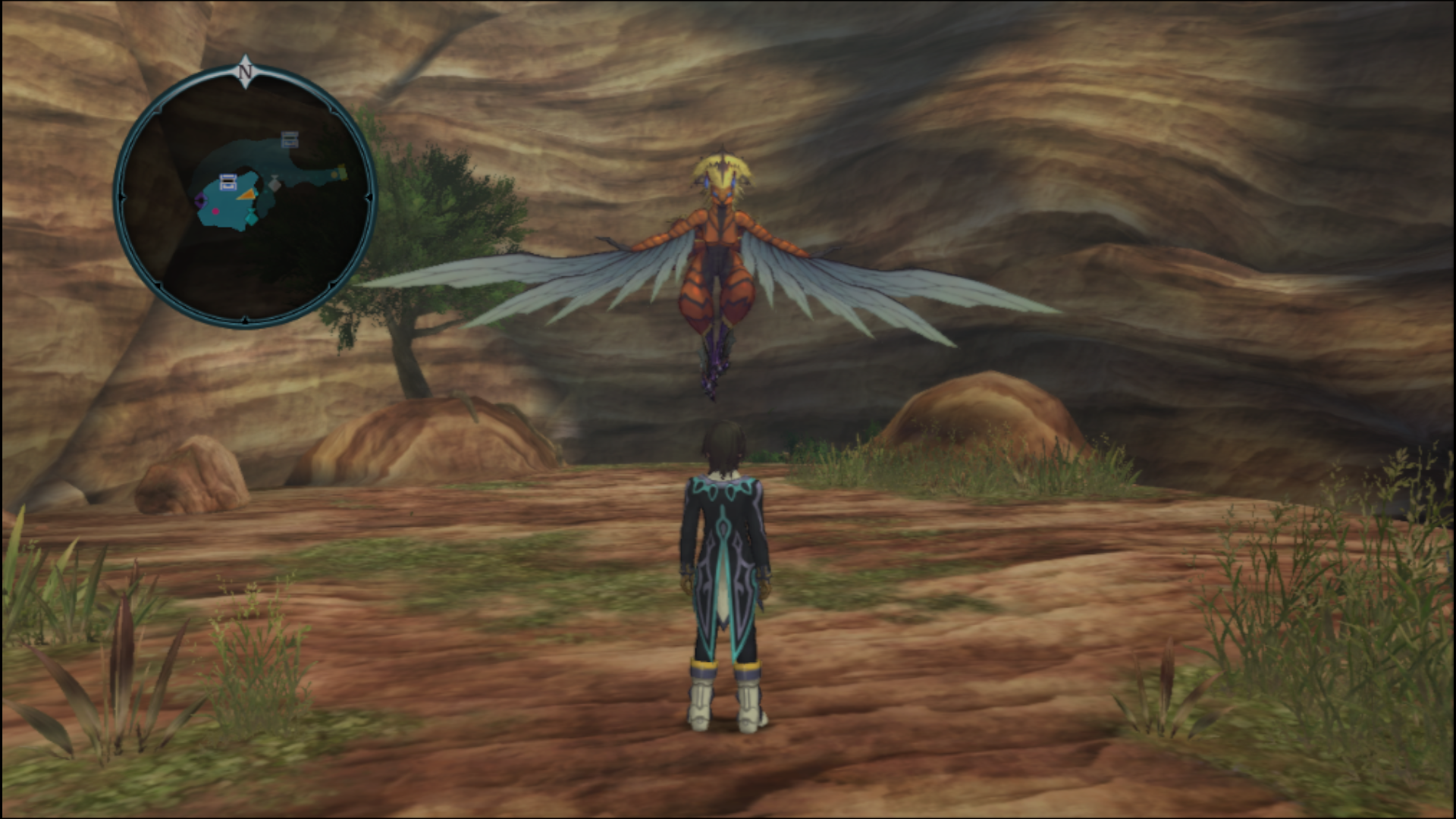Select the bright treasure chest map marker
1456x819 pixels.
point(228,181)
